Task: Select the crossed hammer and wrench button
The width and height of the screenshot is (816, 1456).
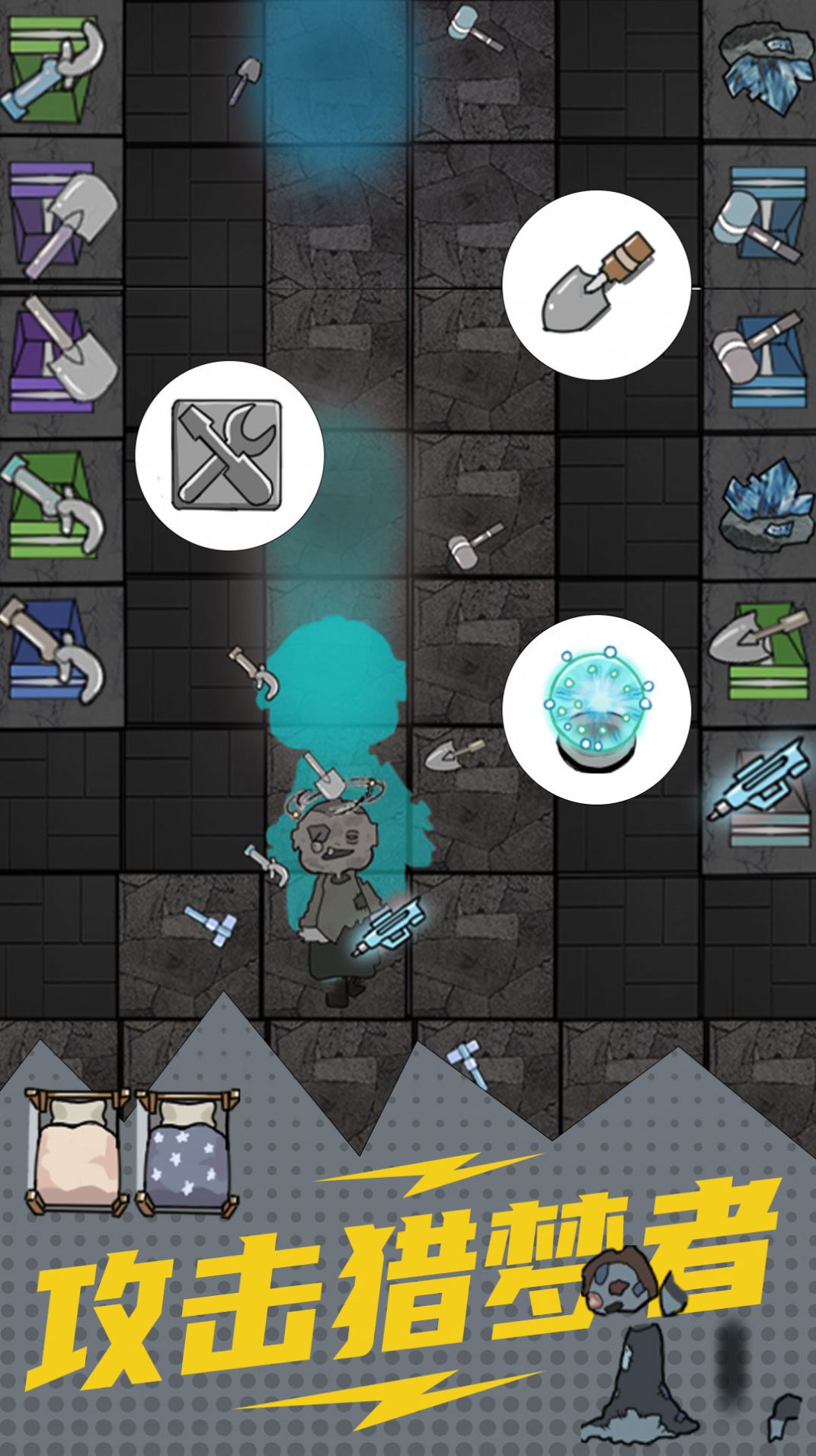Action: [229, 455]
